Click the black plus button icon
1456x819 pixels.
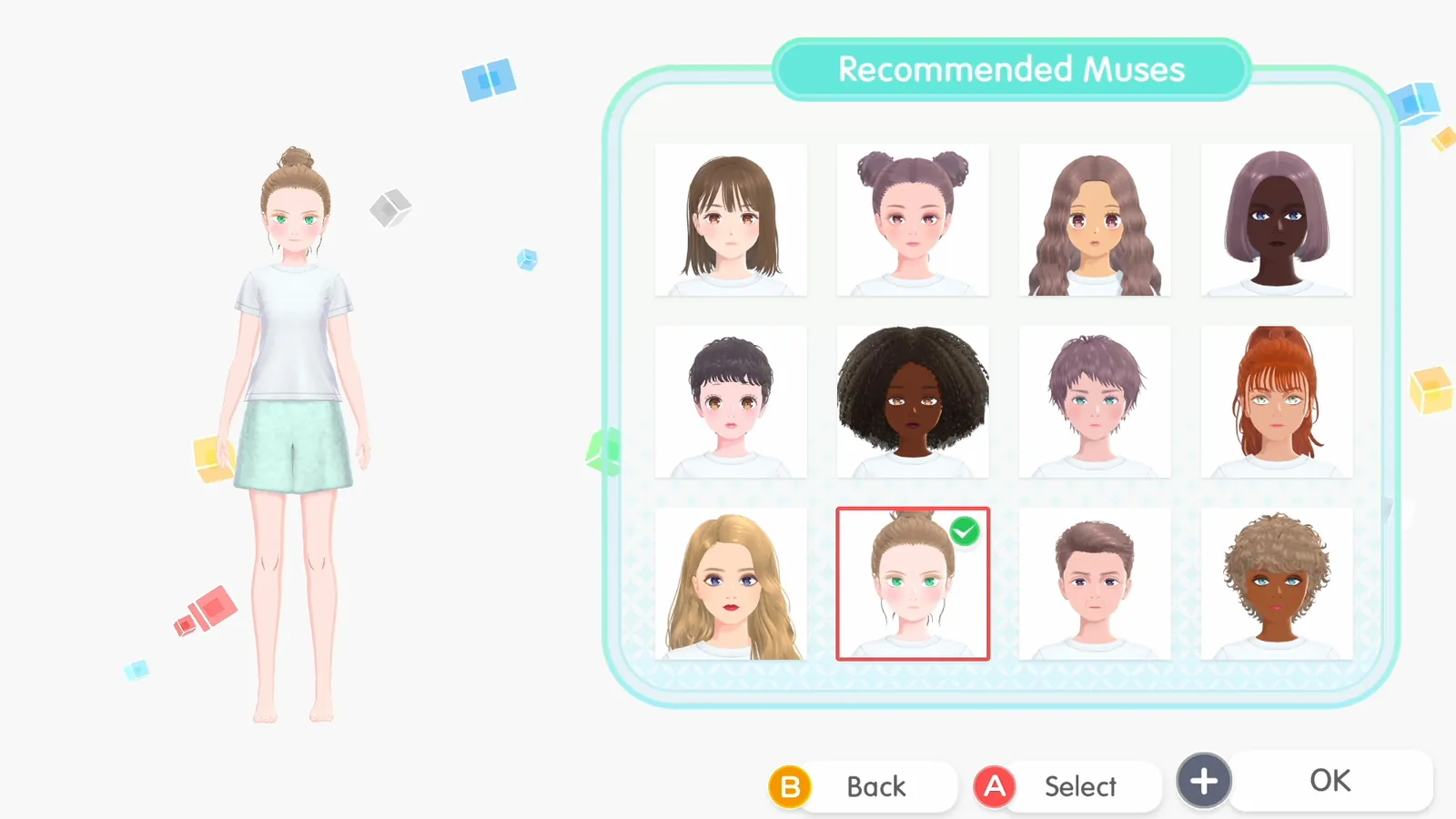click(1203, 780)
